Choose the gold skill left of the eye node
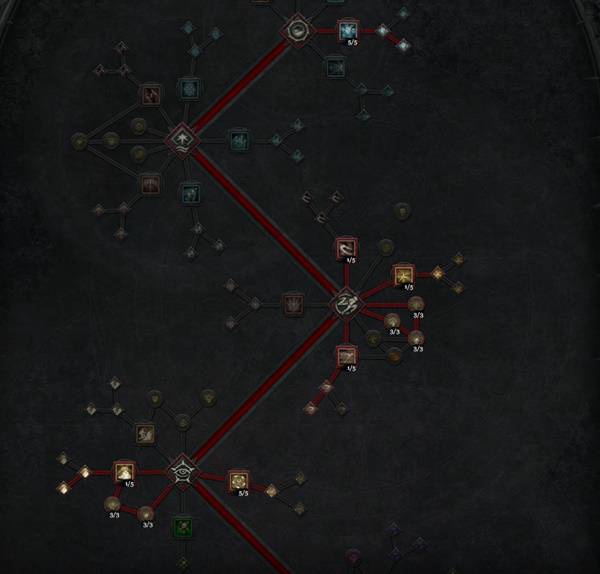 coord(125,471)
